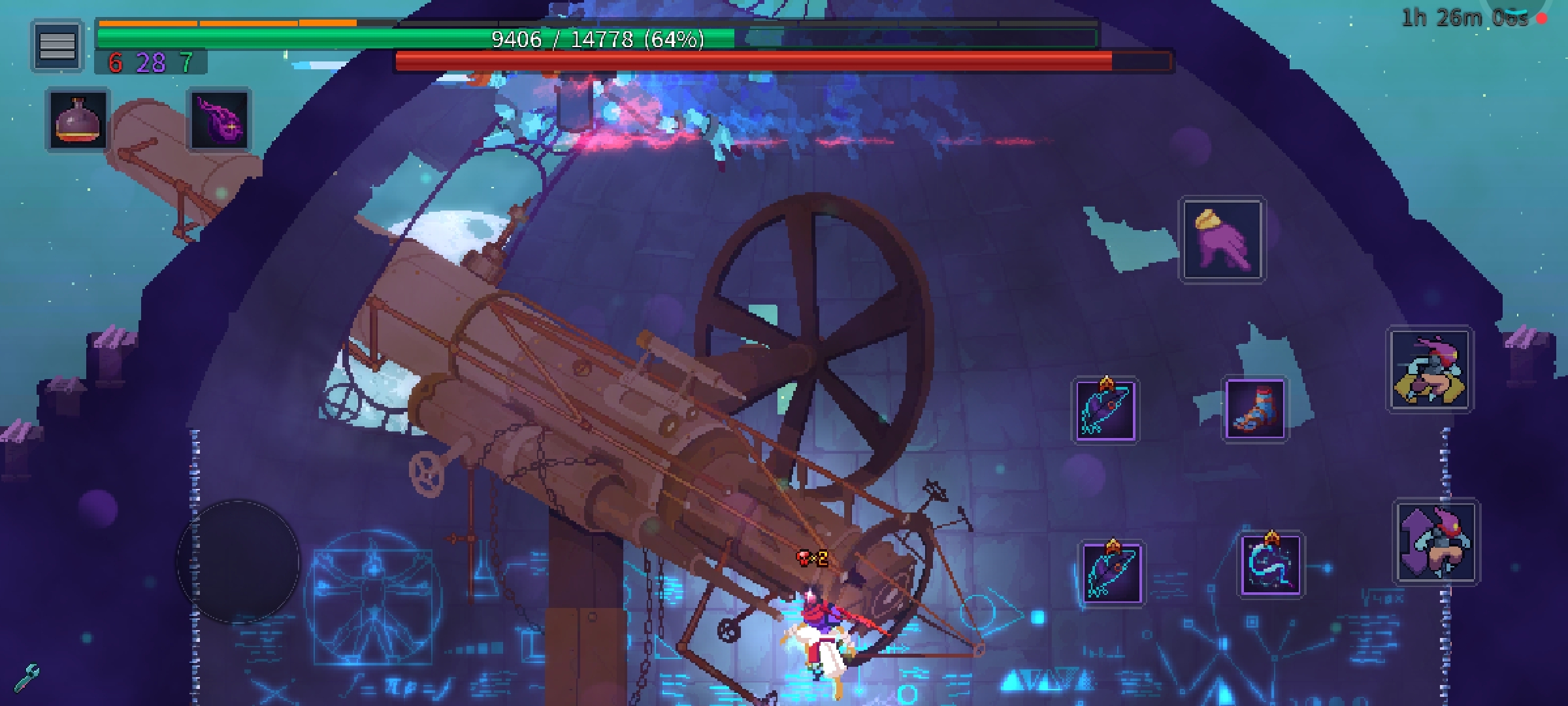Activate the bandaged boot skill

point(1255,409)
